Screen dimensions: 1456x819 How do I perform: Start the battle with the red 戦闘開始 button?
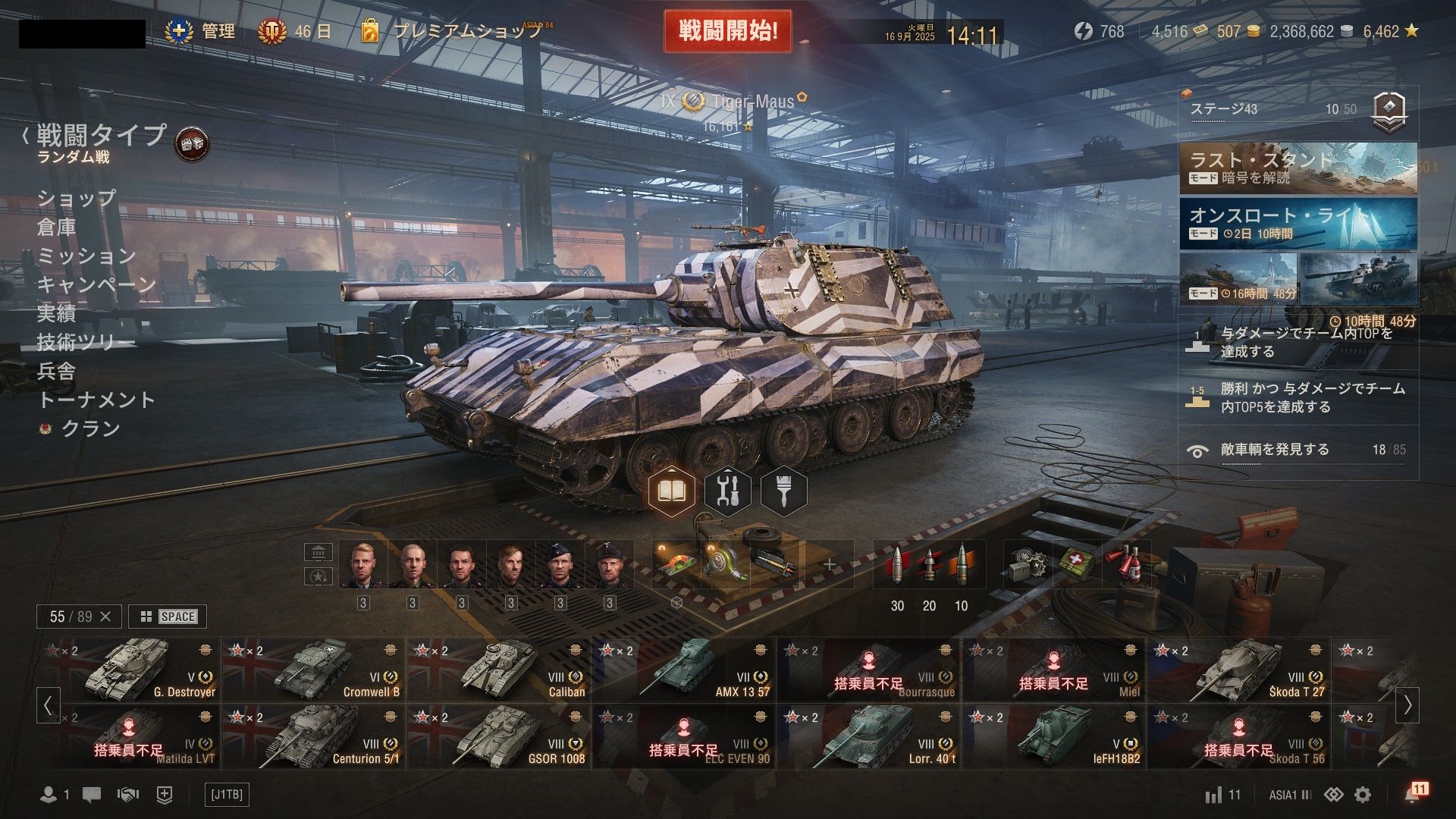pos(727,31)
